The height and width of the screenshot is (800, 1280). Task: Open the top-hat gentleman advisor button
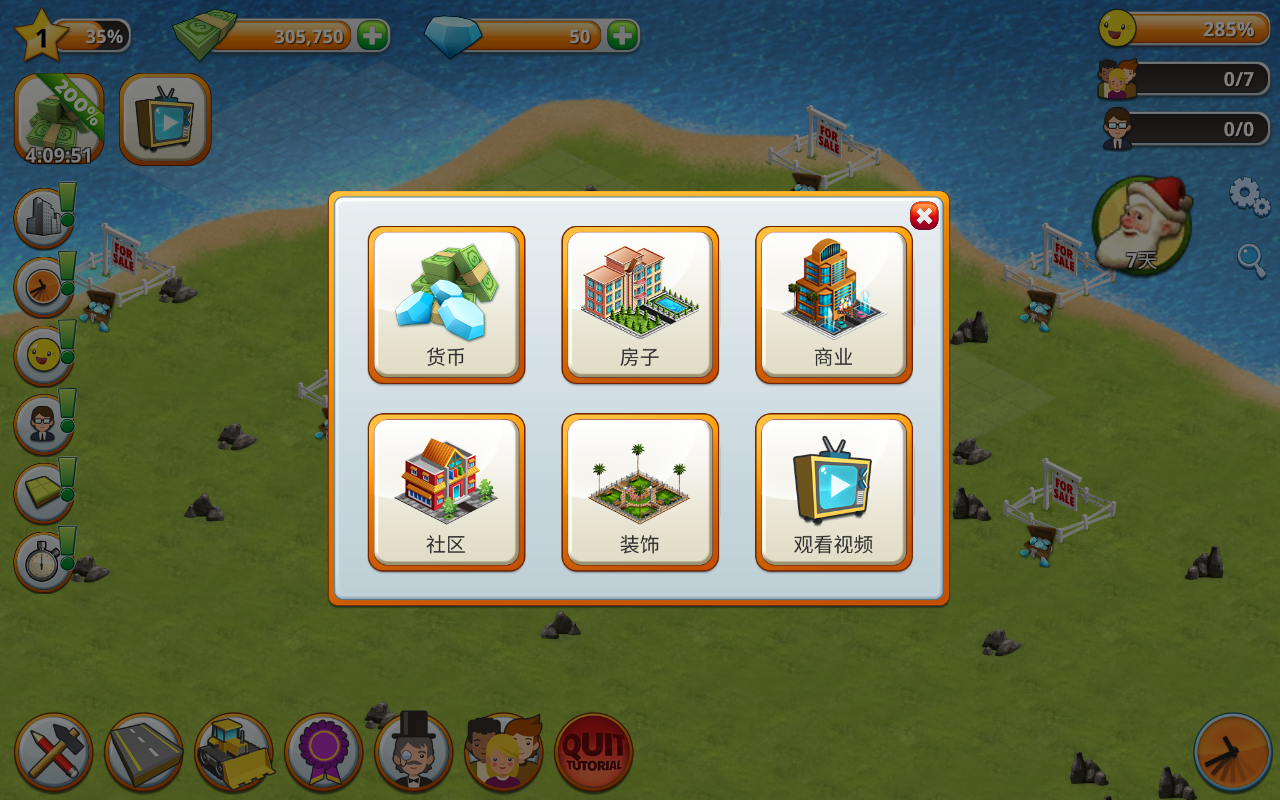click(414, 752)
